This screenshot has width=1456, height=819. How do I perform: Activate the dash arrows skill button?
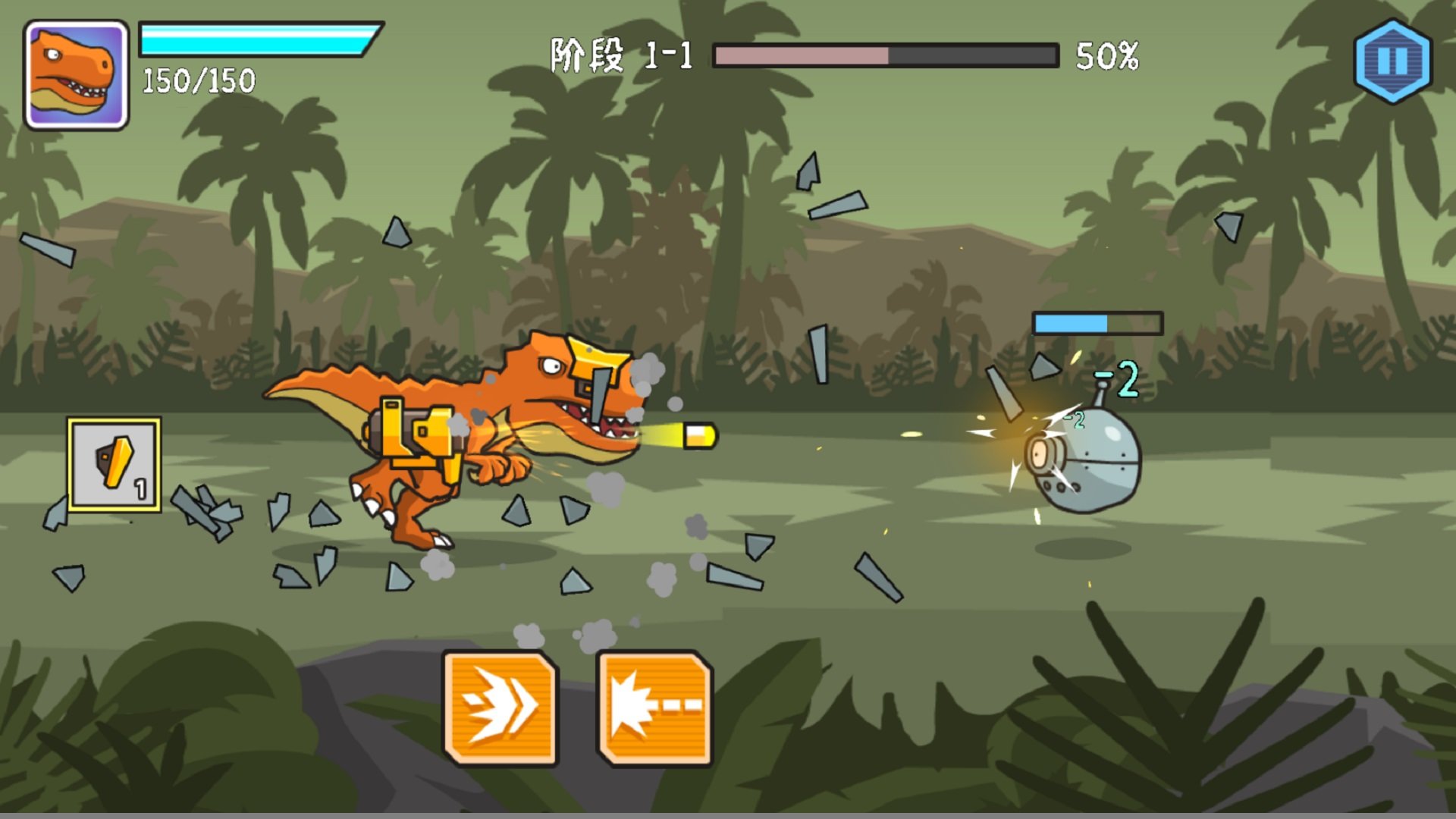tap(500, 708)
